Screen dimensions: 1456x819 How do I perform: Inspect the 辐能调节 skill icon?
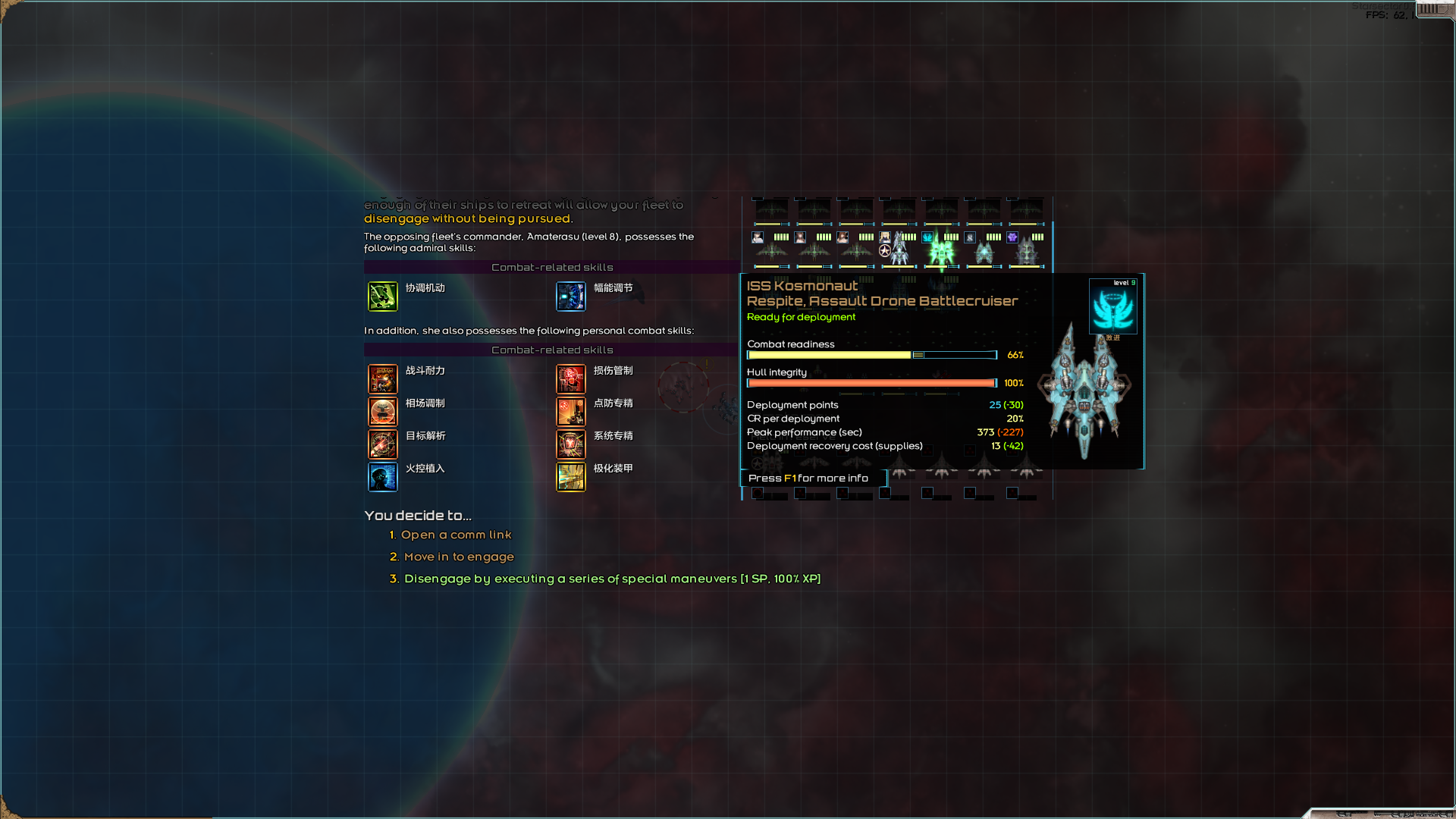pyautogui.click(x=571, y=297)
